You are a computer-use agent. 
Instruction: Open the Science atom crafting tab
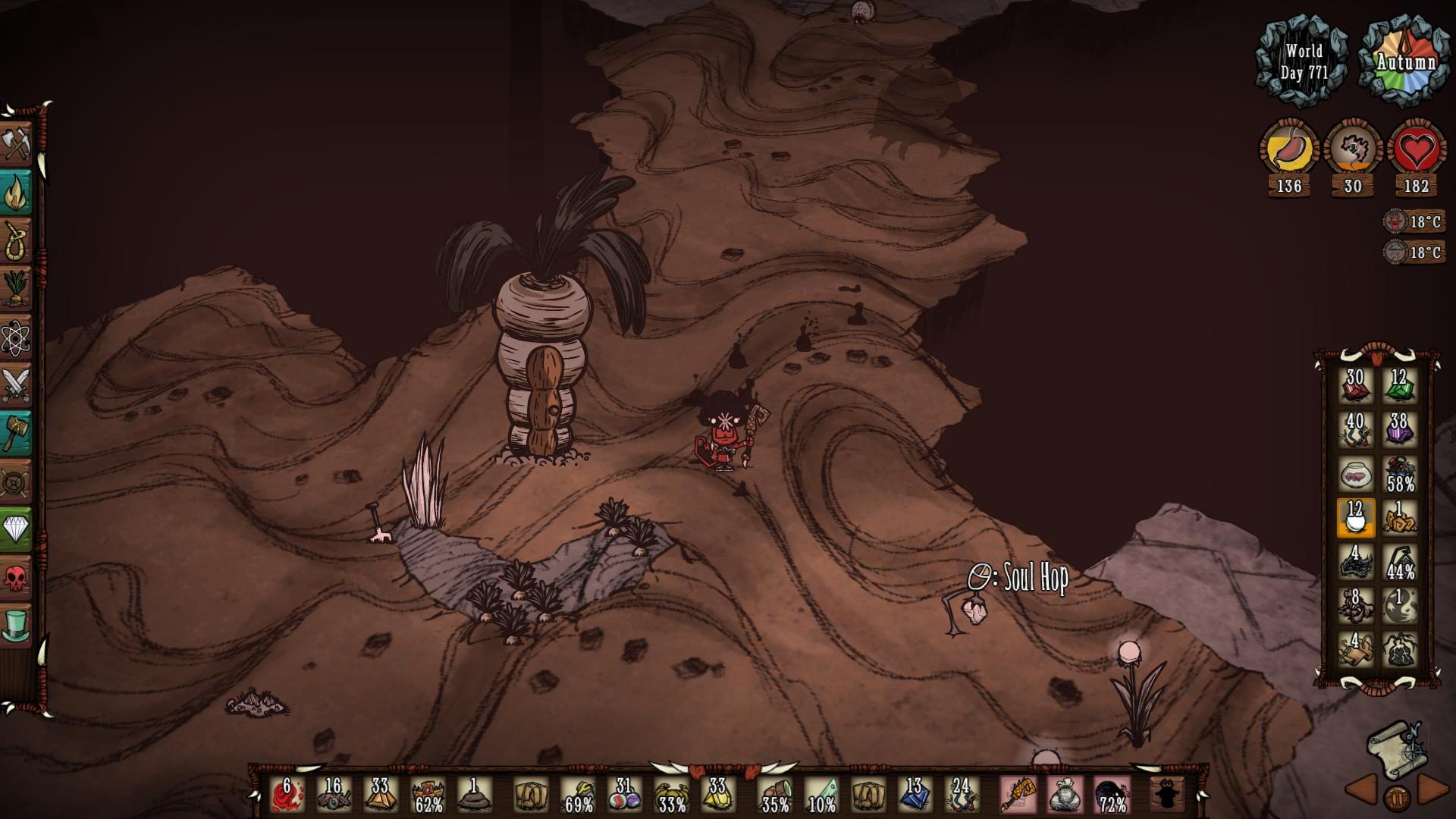17,336
